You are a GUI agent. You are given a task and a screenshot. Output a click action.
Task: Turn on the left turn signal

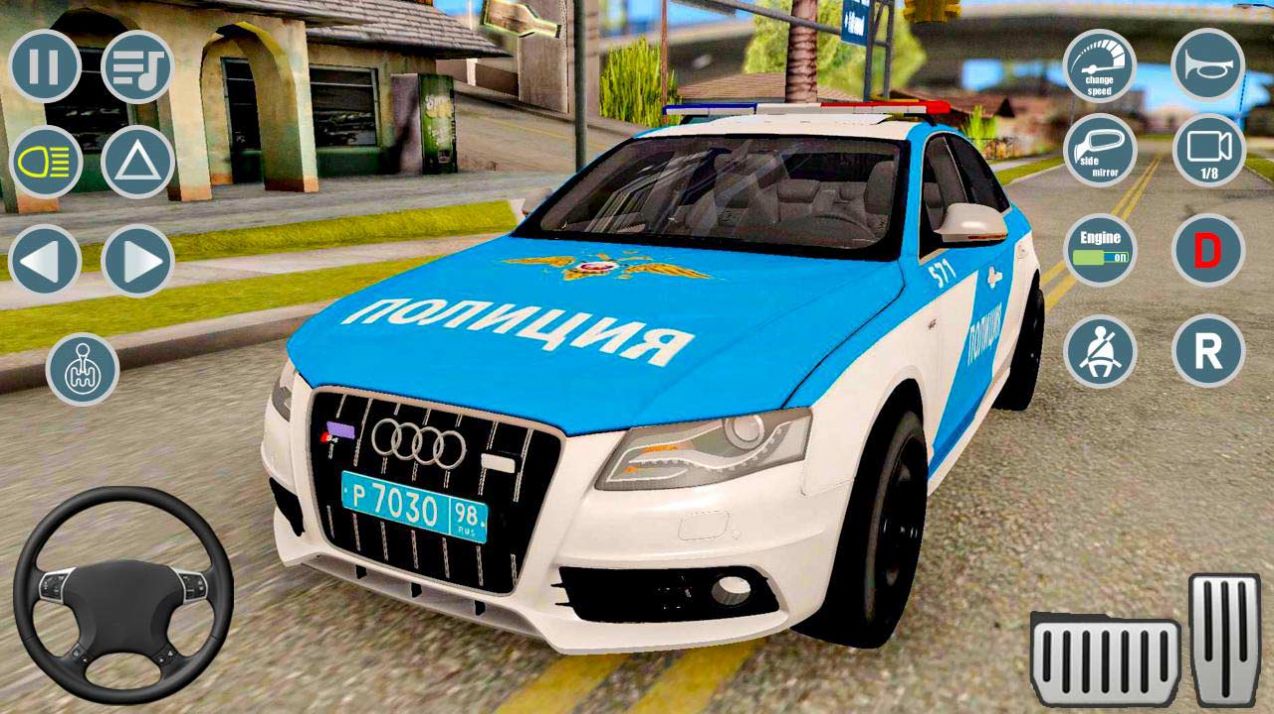pos(45,260)
